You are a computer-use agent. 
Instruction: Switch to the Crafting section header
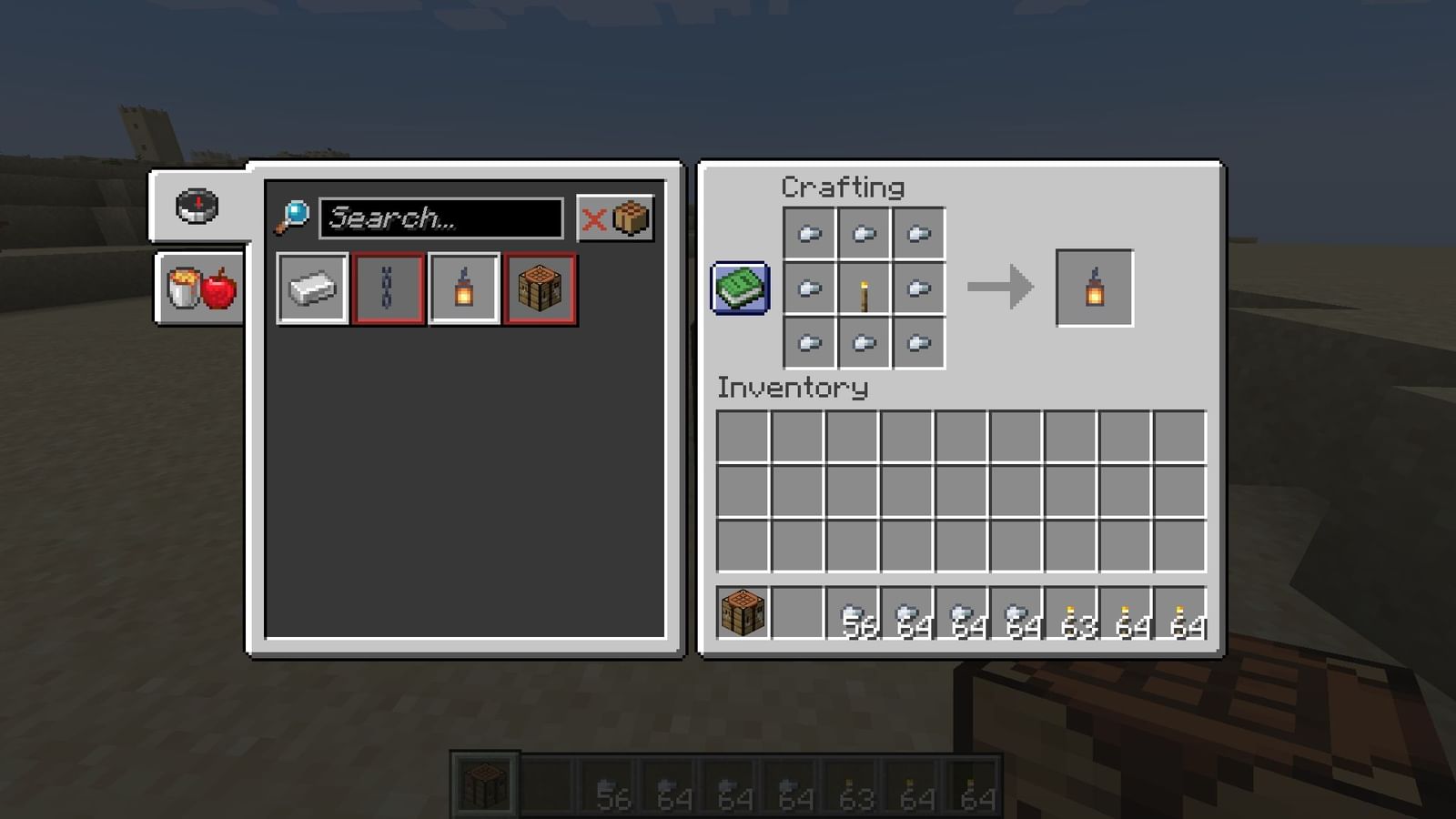pyautogui.click(x=843, y=187)
